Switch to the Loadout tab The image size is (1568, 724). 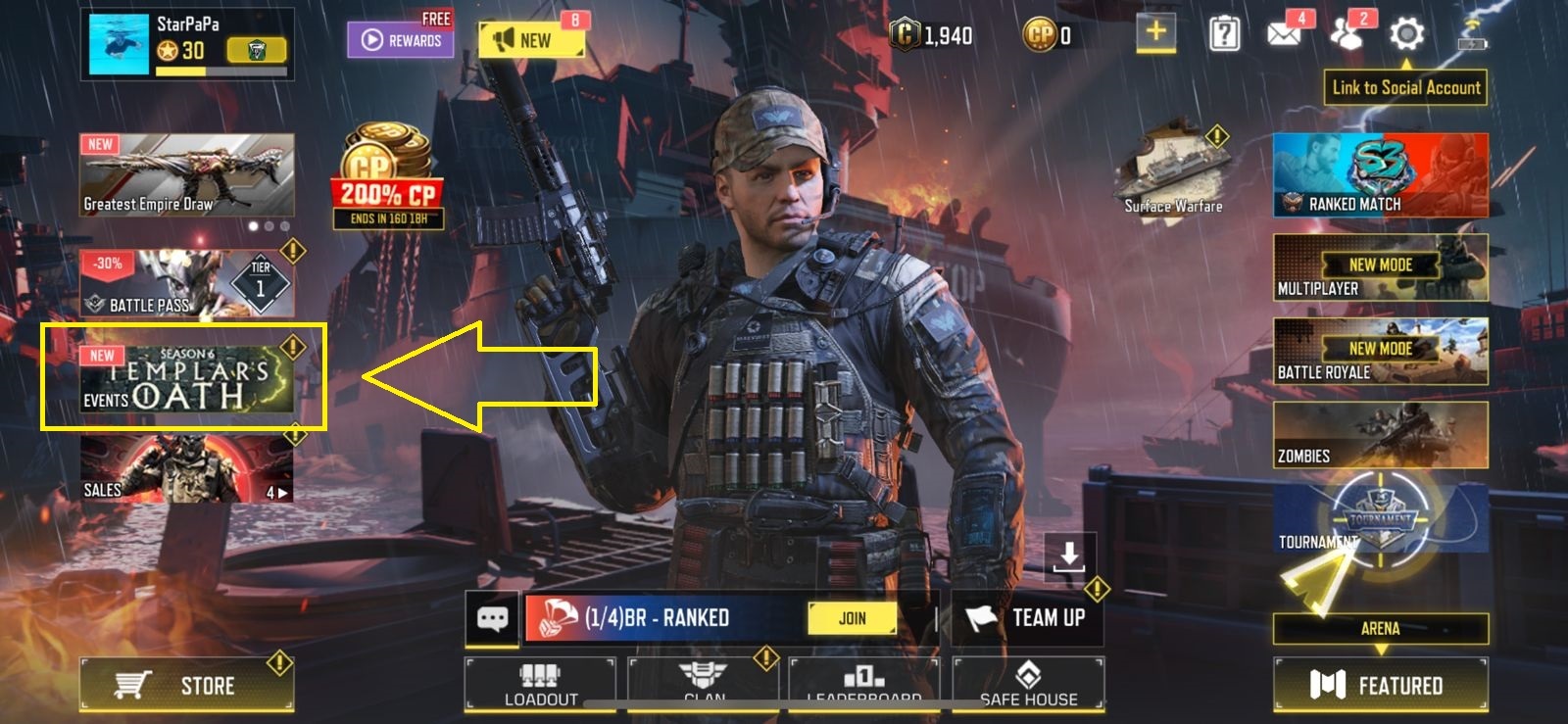(x=538, y=683)
